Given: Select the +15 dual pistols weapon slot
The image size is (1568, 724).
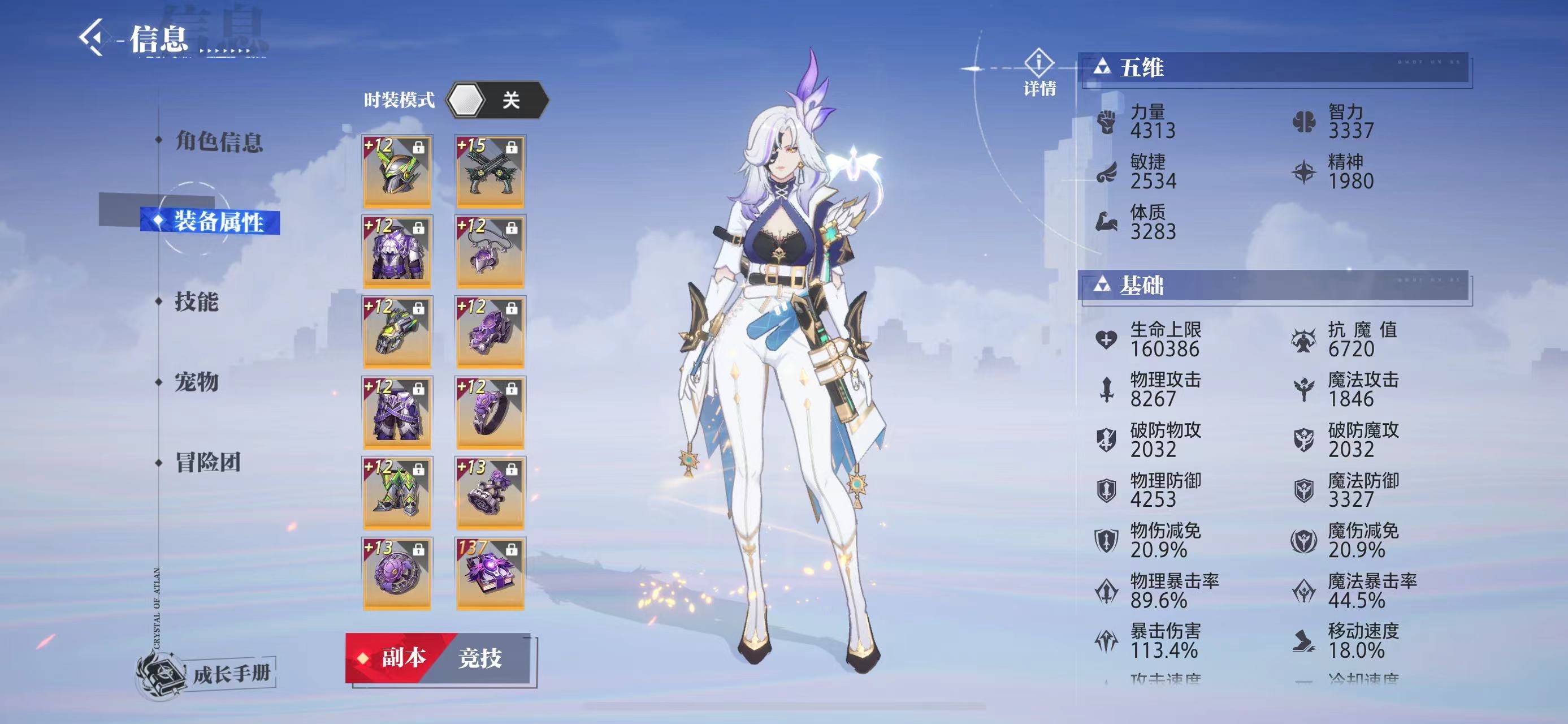Looking at the screenshot, I should (x=490, y=171).
